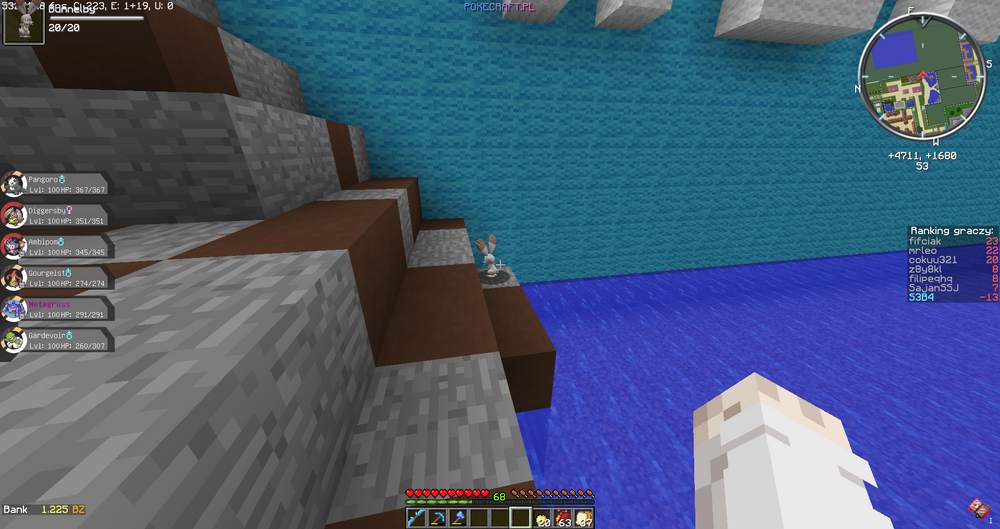The height and width of the screenshot is (529, 1000).
Task: Select the diamond bow hotbar slot
Action: click(x=415, y=518)
